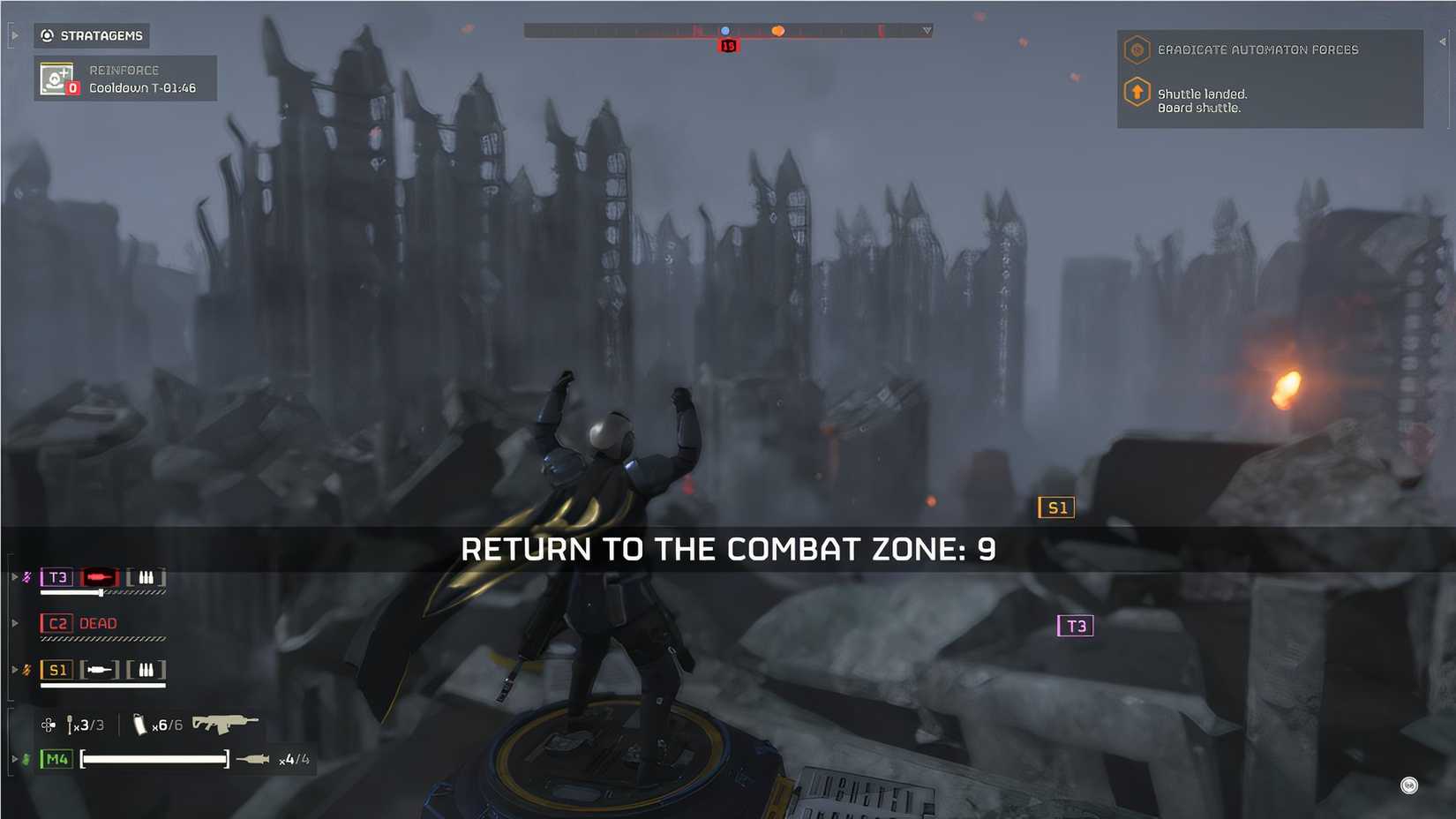This screenshot has height=819, width=1456.
Task: Expand the Stratagems sidebar arrow
Action: tap(13, 35)
